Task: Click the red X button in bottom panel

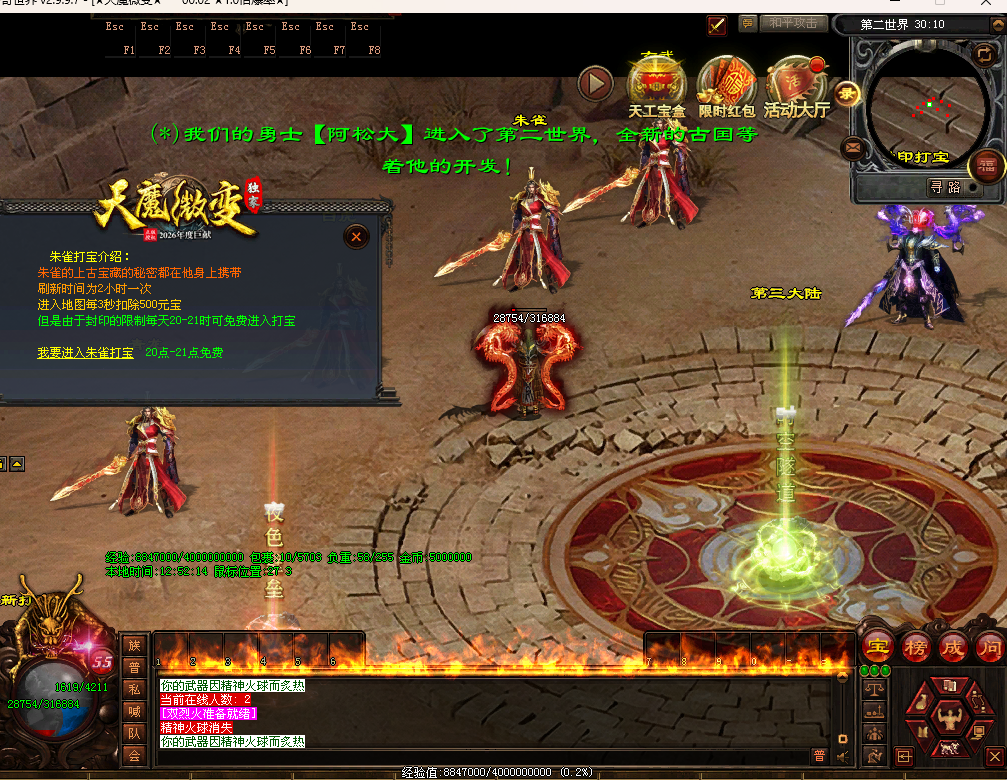Action: (x=994, y=757)
